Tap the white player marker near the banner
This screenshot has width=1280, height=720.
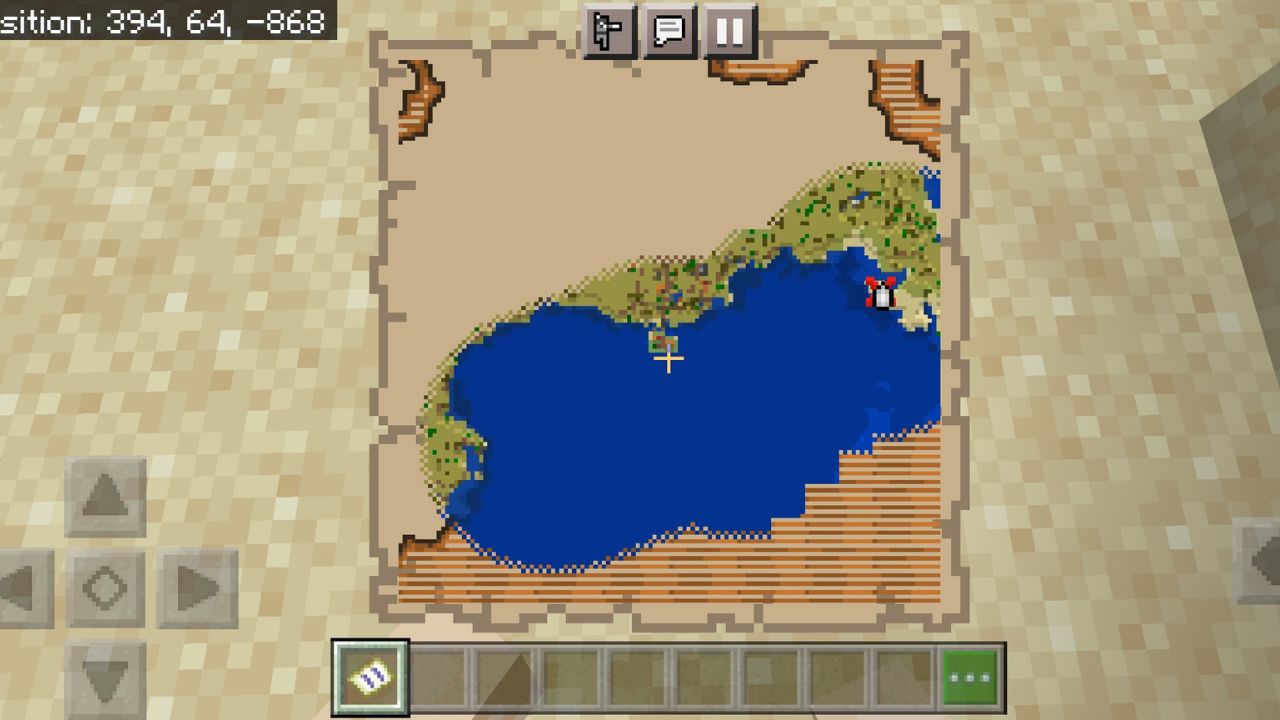882,294
